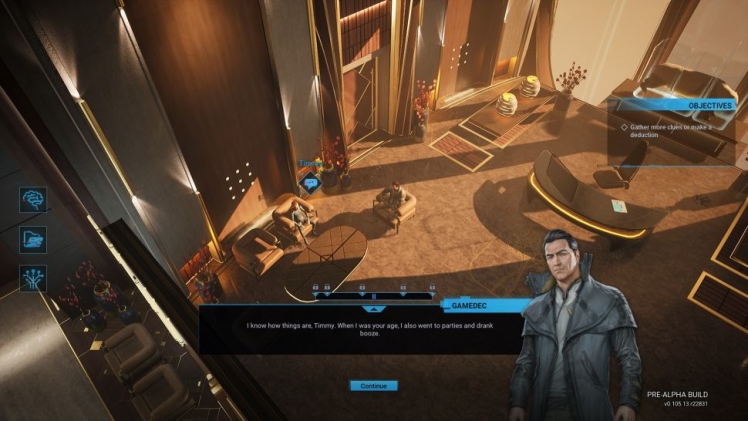The width and height of the screenshot is (748, 421).
Task: Click Timmy's speech bubble interaction marker
Action: pos(311,182)
